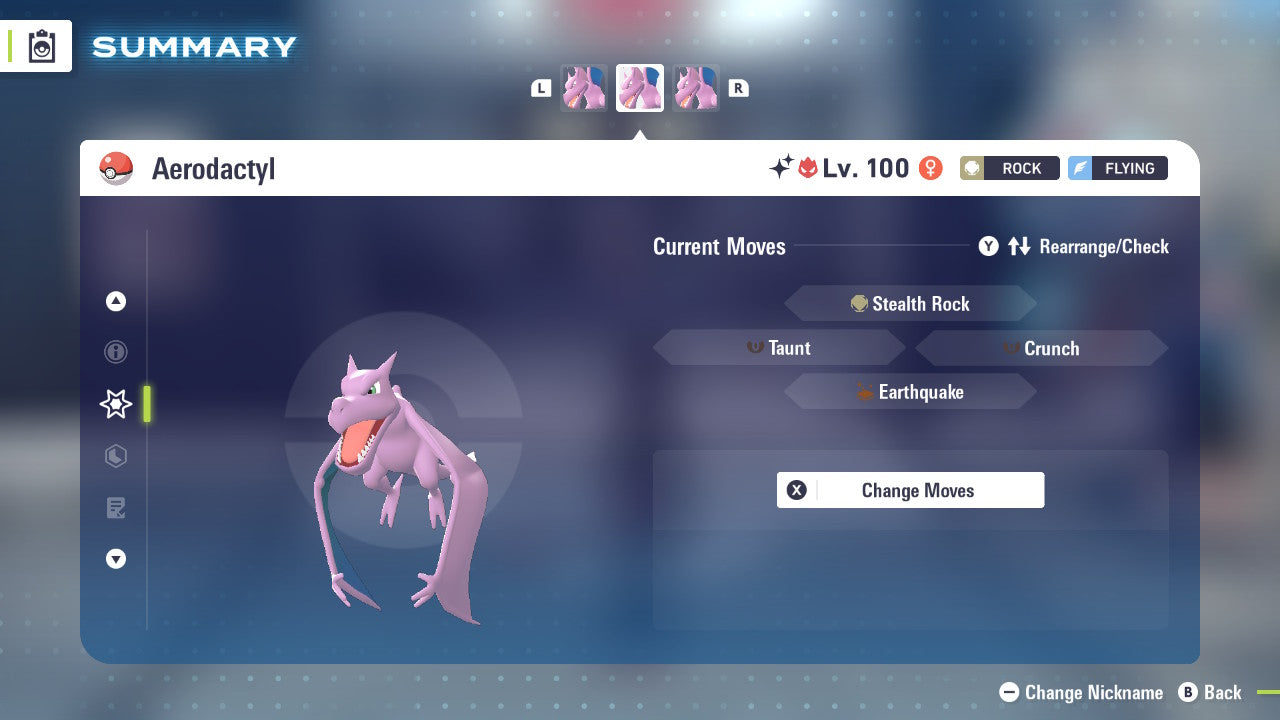Switch to the FLYING type tab
This screenshot has width=1280, height=720.
point(1117,168)
